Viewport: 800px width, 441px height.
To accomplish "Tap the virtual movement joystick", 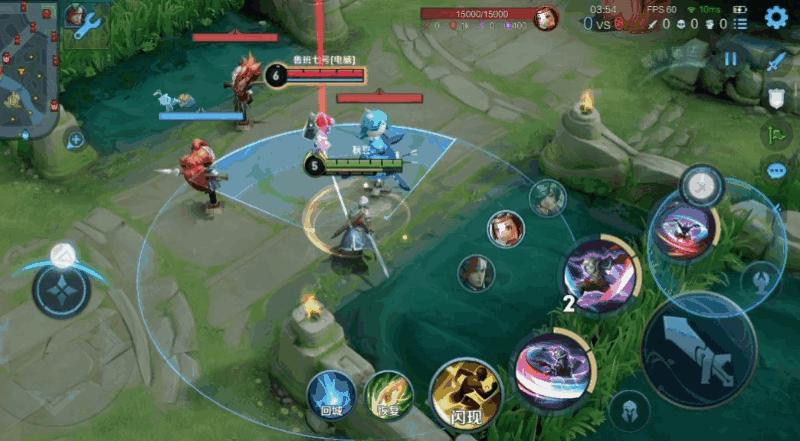I will click(61, 290).
